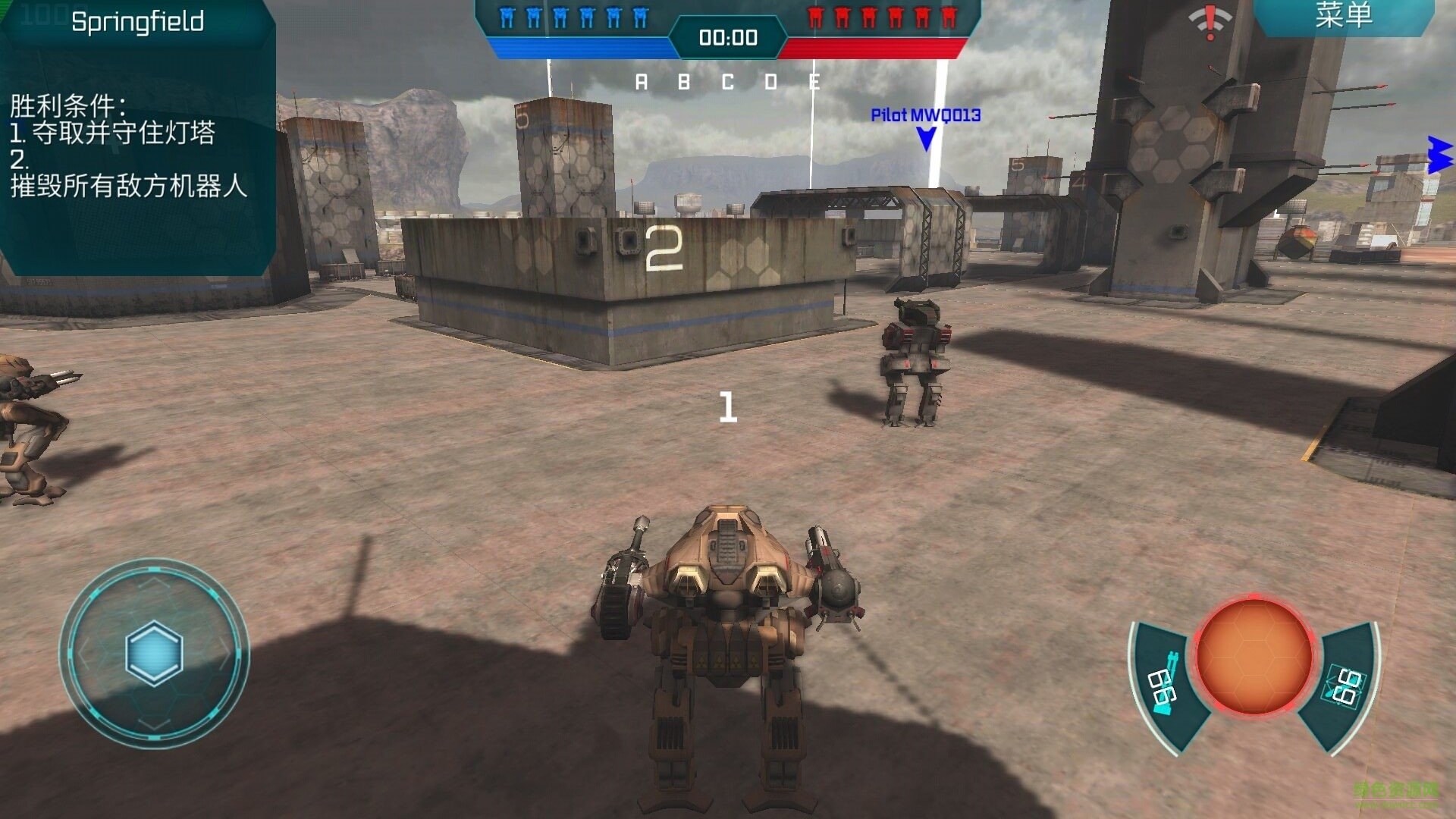This screenshot has height=819, width=1456.
Task: Expand the Springfield map info panel
Action: [136, 21]
